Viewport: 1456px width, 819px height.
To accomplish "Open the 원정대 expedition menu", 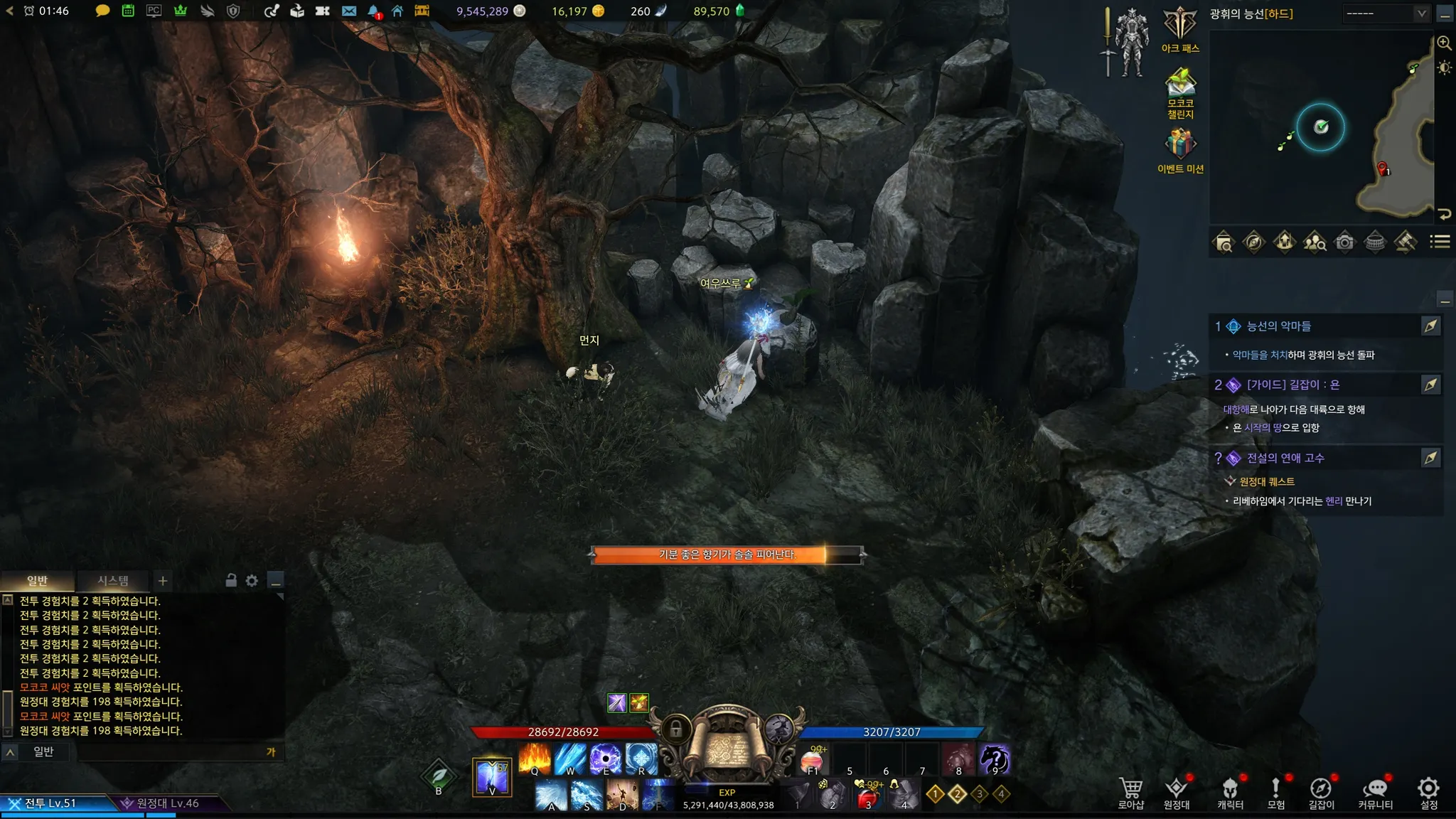I will tap(1177, 792).
